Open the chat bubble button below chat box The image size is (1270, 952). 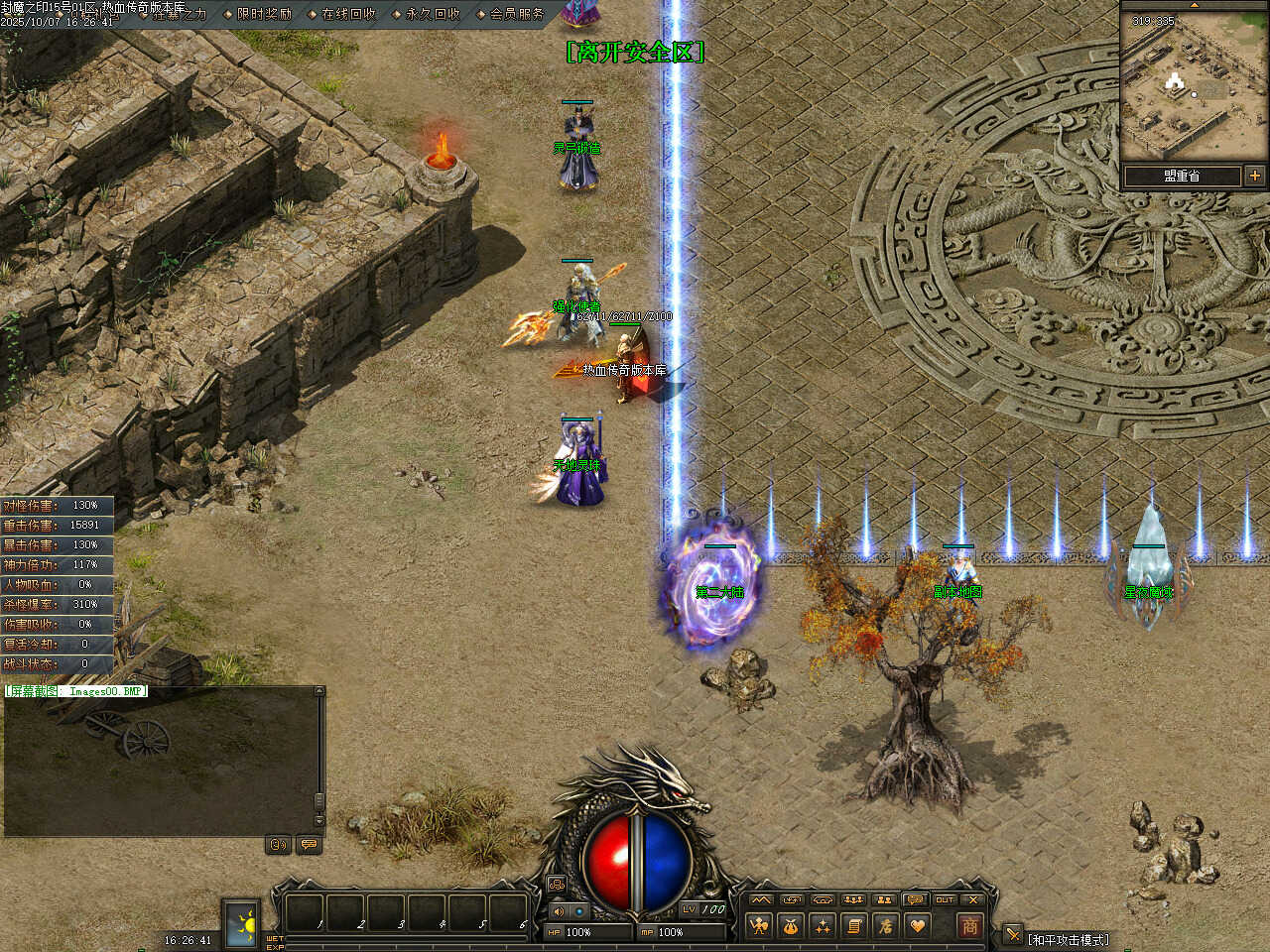pos(309,845)
